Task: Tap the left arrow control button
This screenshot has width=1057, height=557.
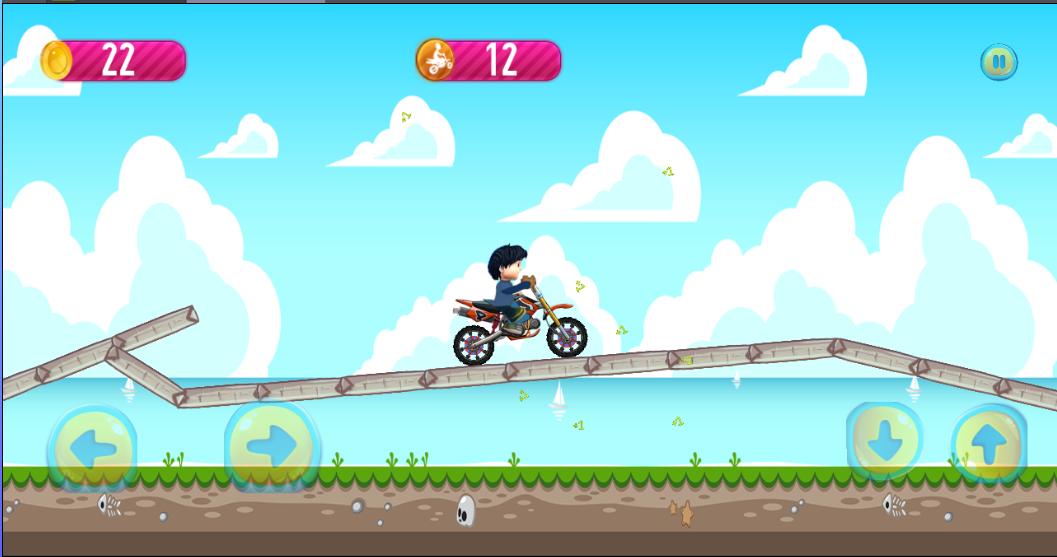Action: tap(93, 447)
